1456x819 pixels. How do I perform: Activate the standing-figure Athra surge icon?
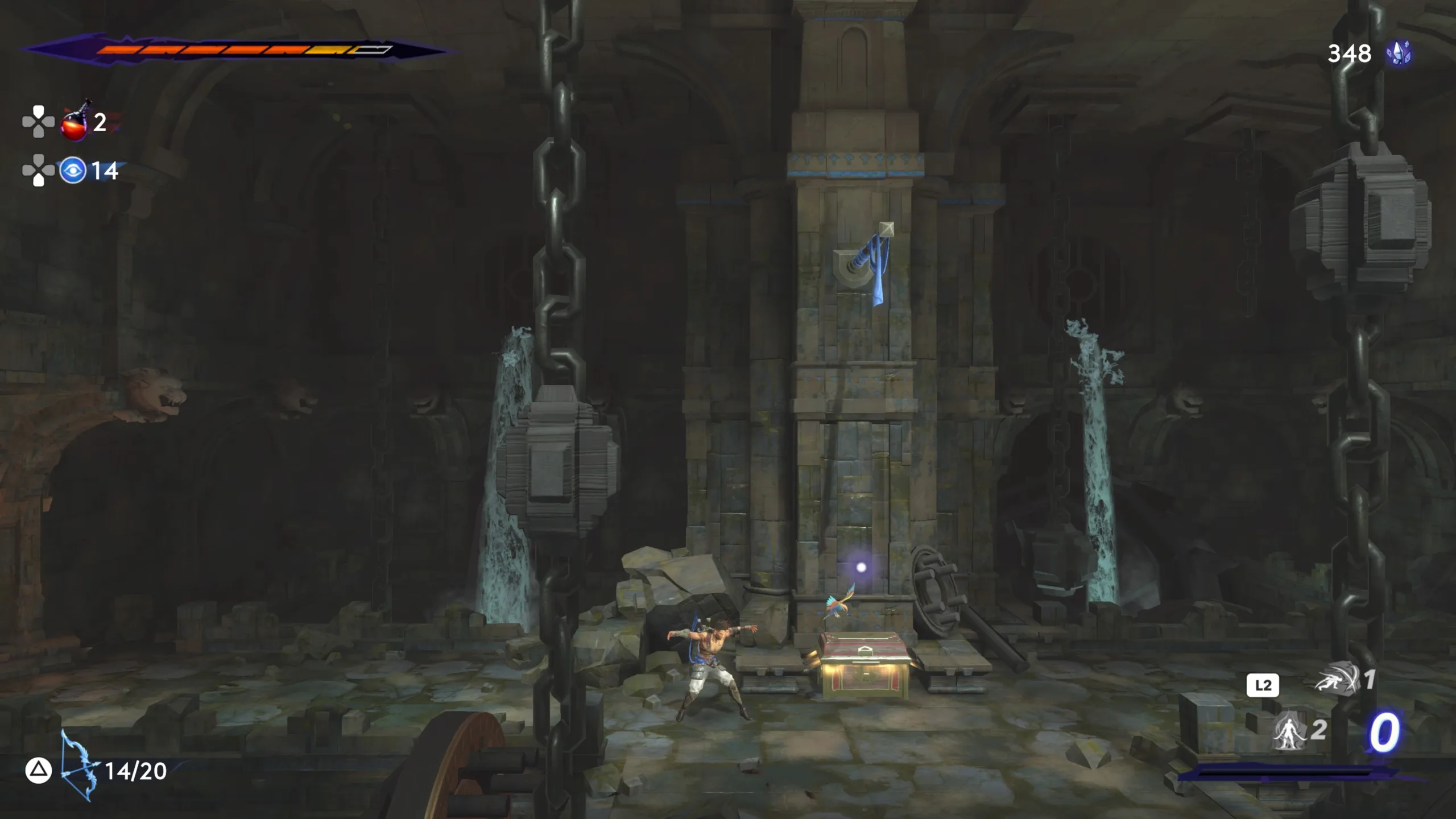point(1289,732)
